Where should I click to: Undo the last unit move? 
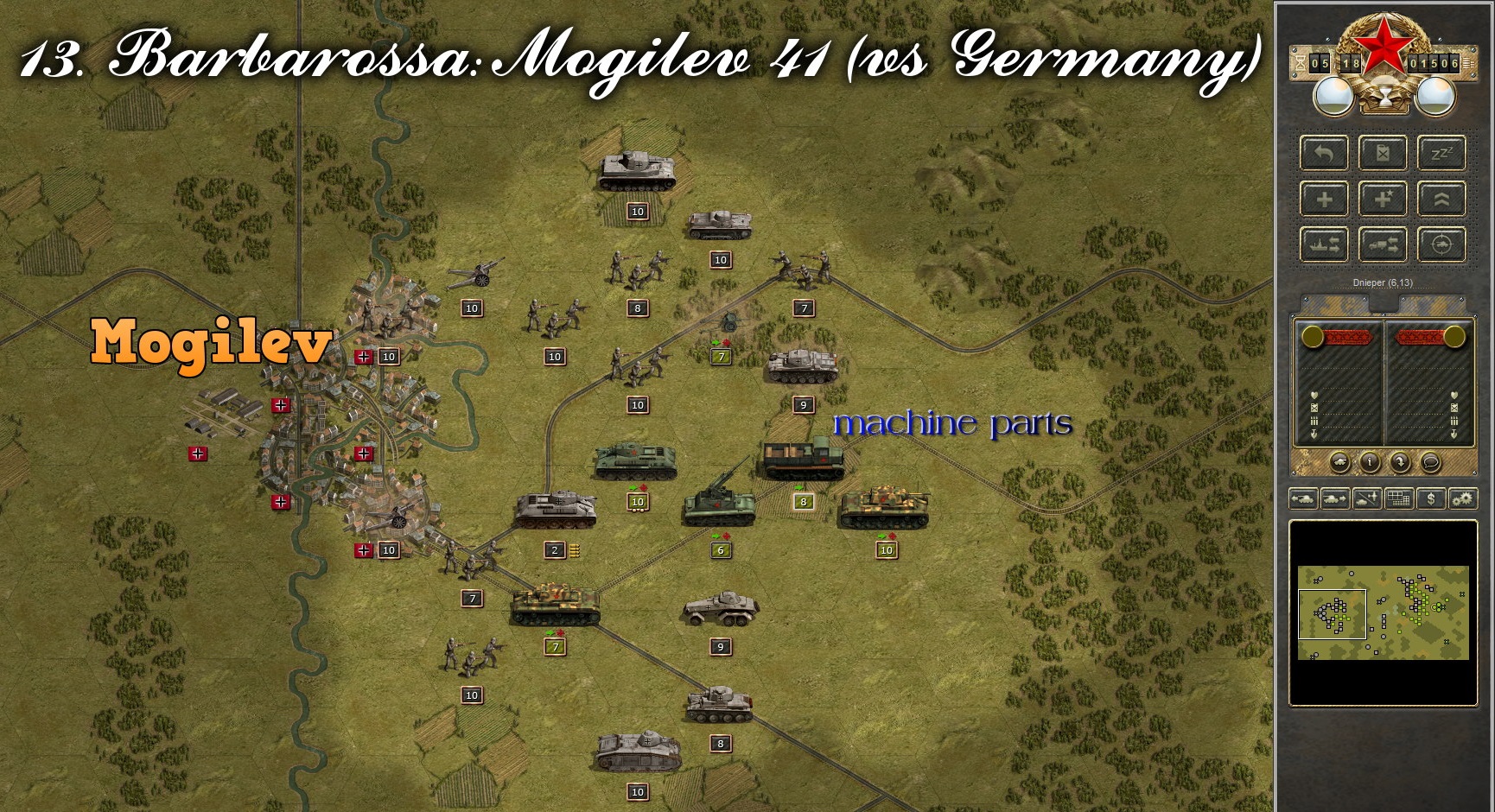tap(1323, 153)
